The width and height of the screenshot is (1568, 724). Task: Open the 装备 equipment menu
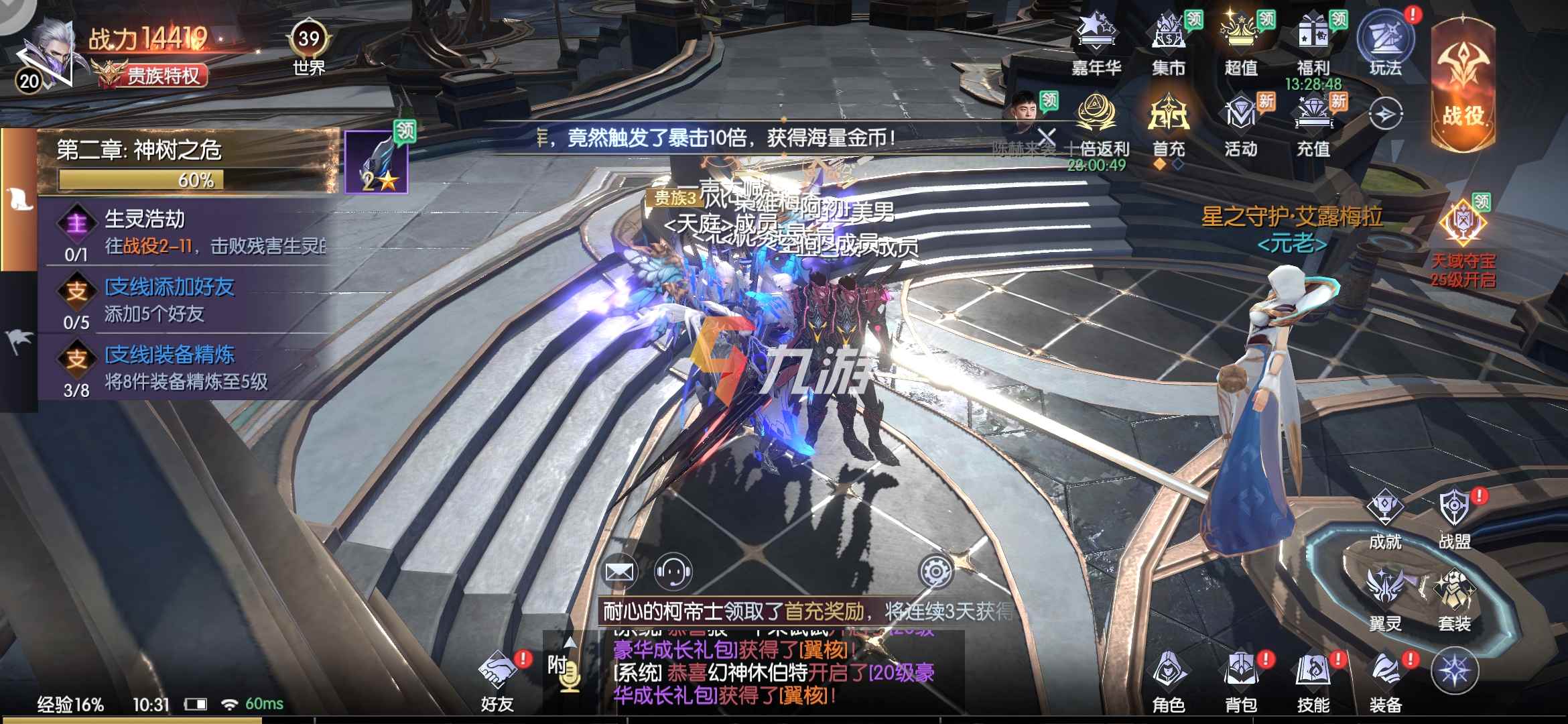1385,680
